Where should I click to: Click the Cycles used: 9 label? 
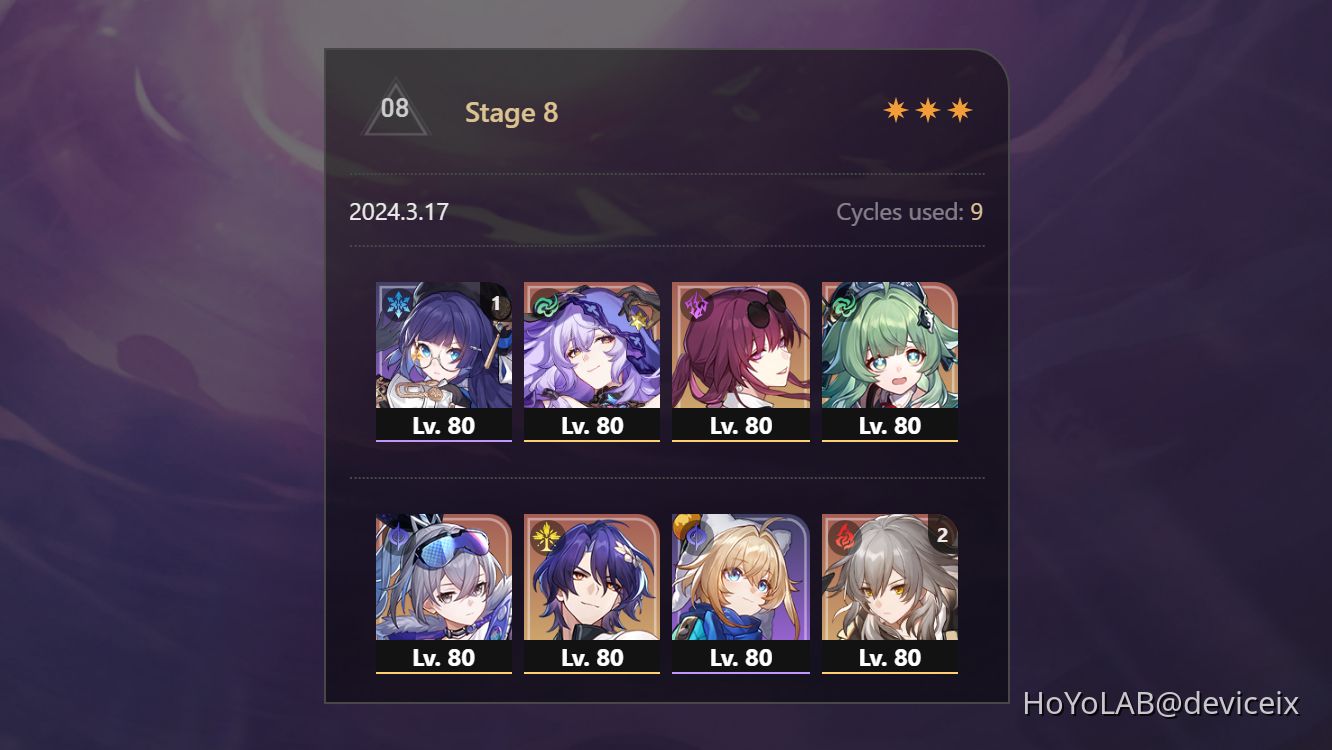pos(910,211)
